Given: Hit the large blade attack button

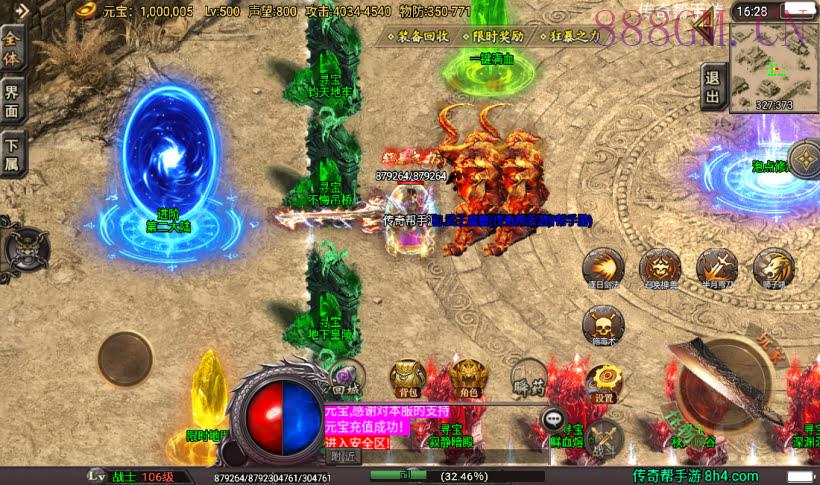Looking at the screenshot, I should point(722,385).
